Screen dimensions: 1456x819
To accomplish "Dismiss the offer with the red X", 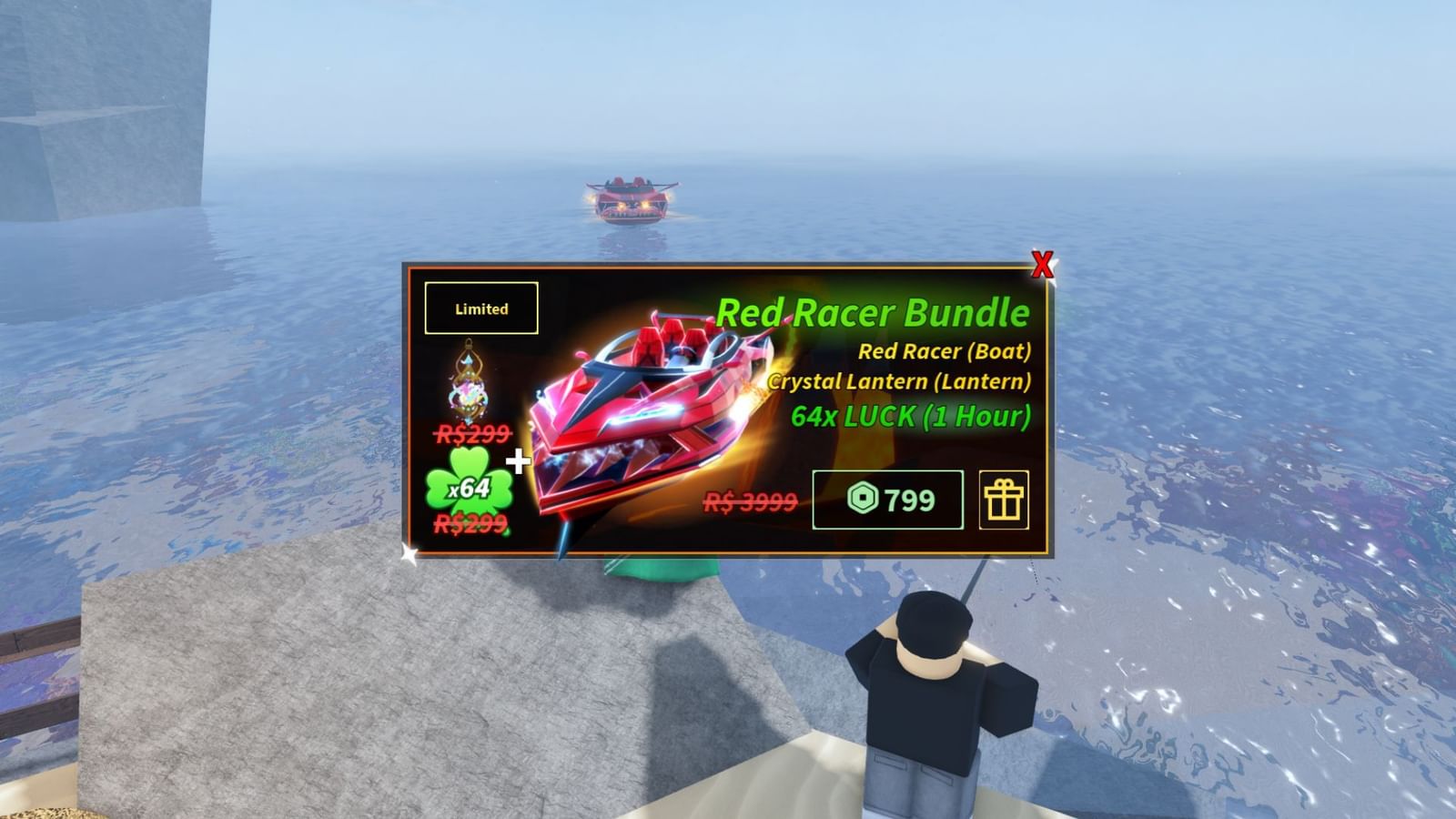I will click(1043, 264).
